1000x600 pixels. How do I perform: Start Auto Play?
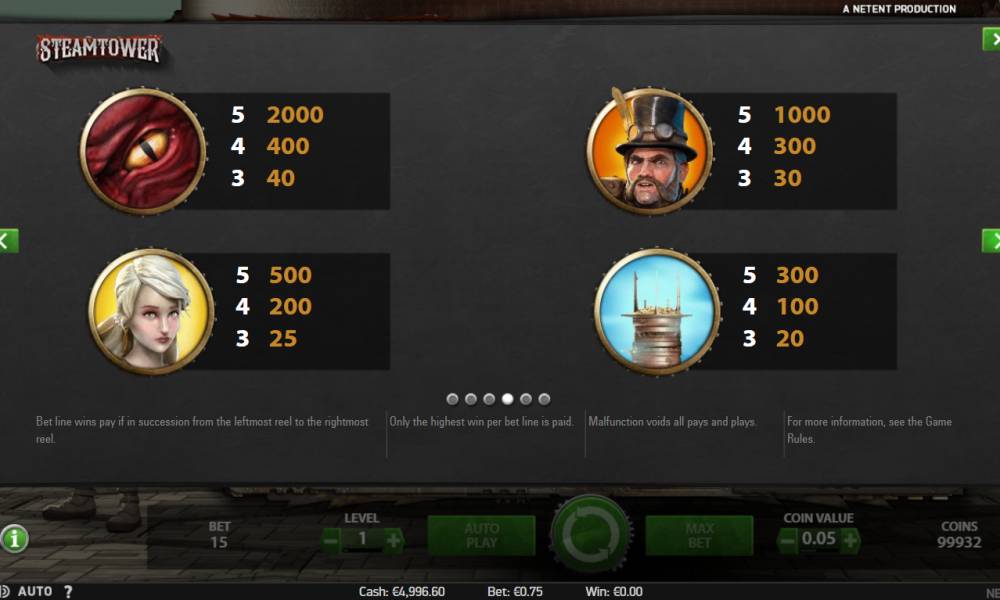tap(481, 535)
